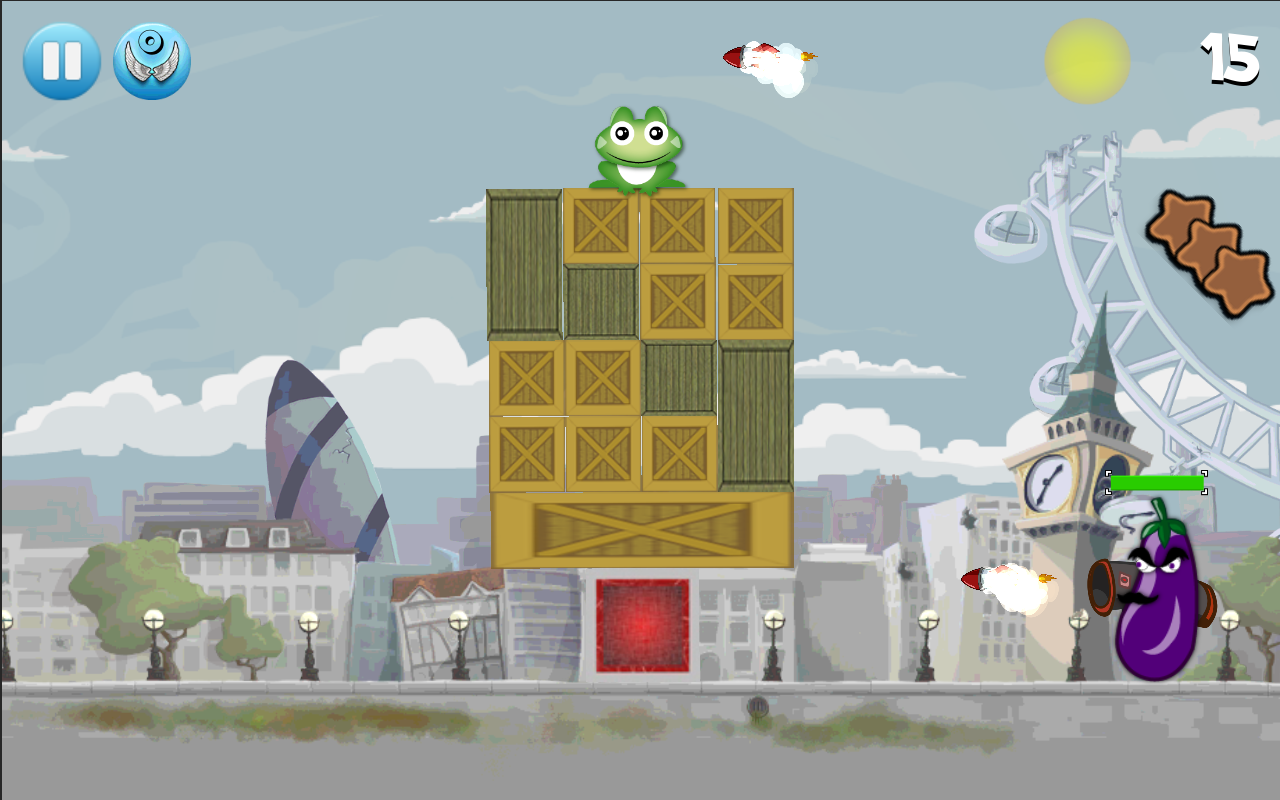The height and width of the screenshot is (800, 1280).
Task: Click the eggplant's green health bar
Action: tap(1158, 485)
